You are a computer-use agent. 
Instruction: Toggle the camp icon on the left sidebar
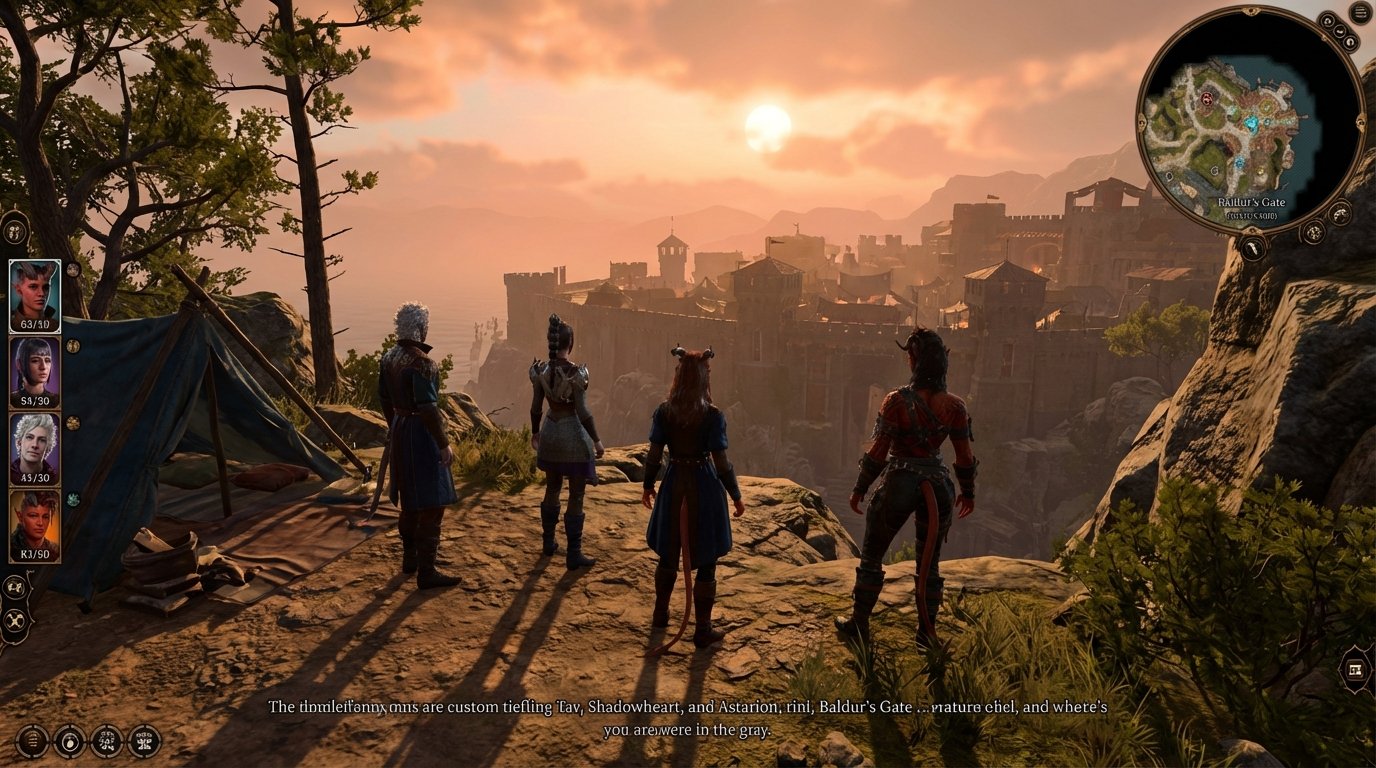click(x=14, y=620)
